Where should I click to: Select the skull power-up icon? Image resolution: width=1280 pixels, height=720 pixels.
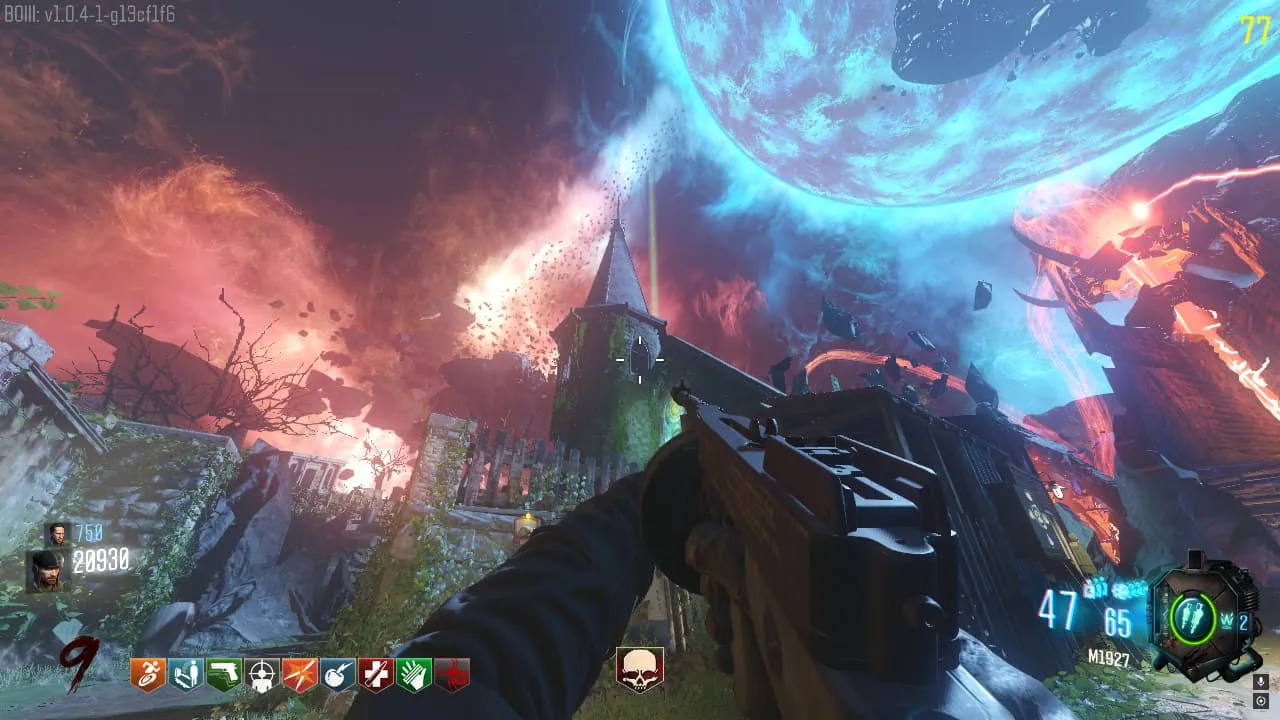pos(640,669)
